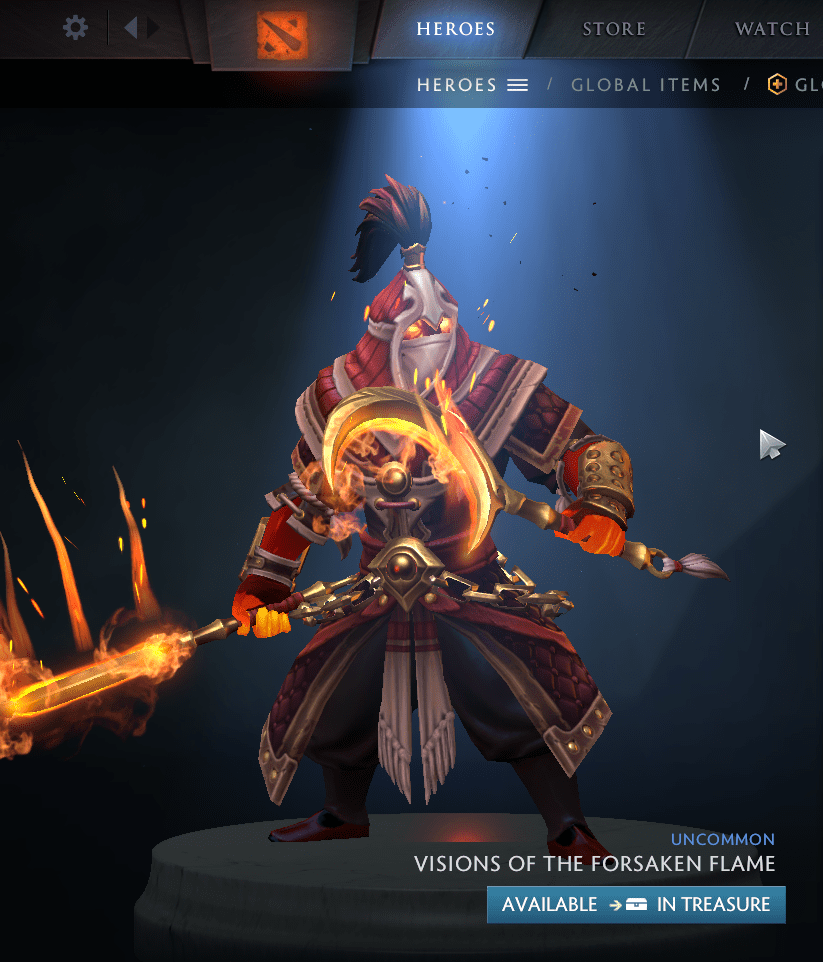
Task: Go back with the left arrow
Action: 130,27
